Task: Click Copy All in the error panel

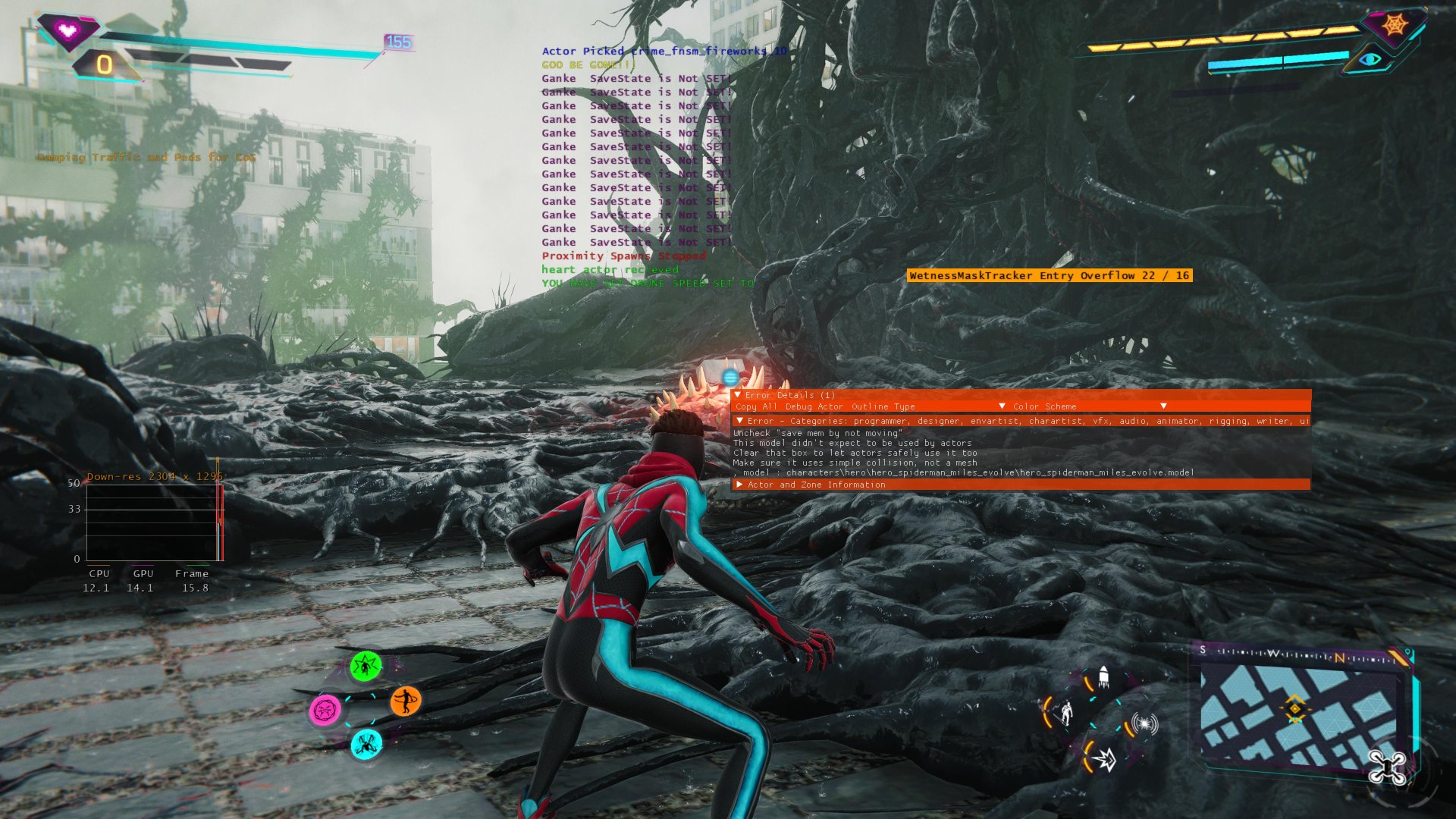Action: click(x=756, y=407)
